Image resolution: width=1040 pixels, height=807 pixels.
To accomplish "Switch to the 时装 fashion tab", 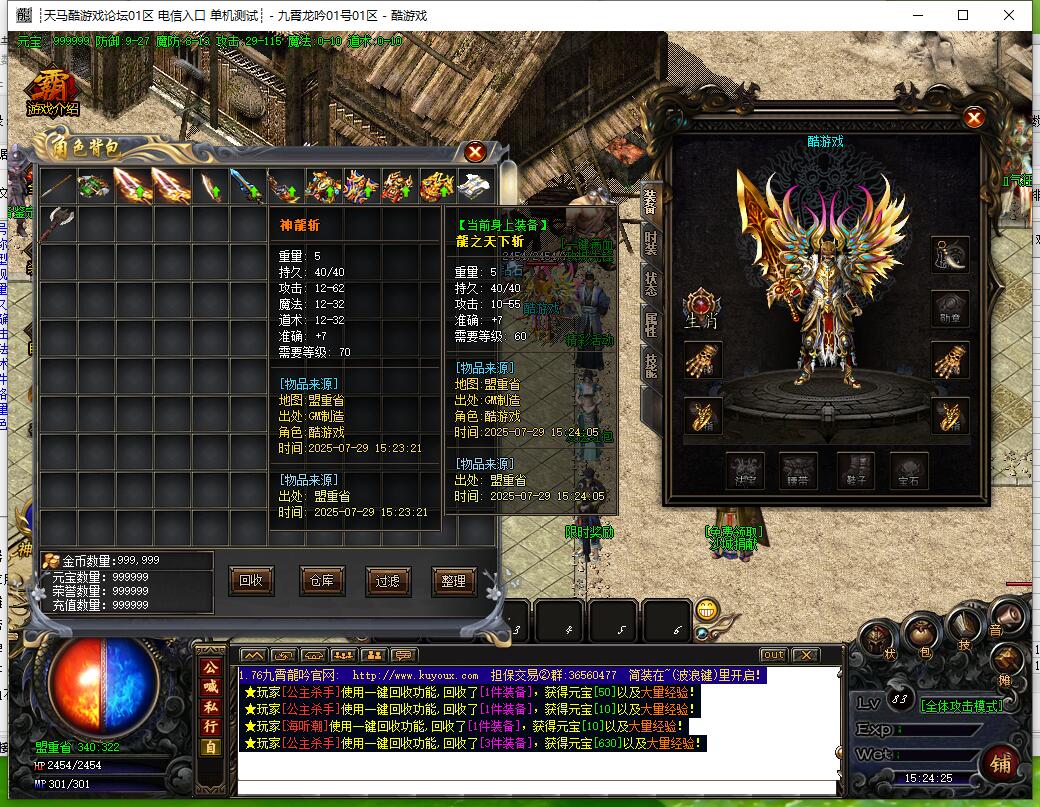I will coord(651,241).
